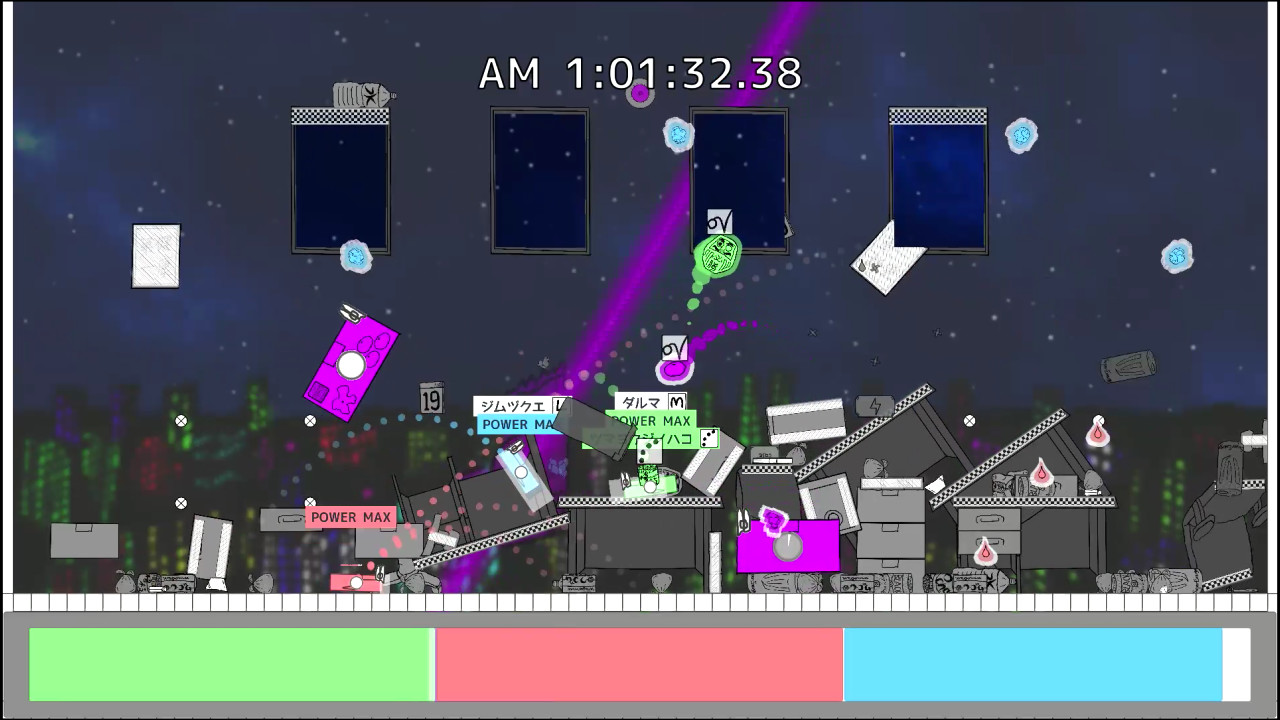Click the L key badge on the ジムヅクエ label

[560, 405]
